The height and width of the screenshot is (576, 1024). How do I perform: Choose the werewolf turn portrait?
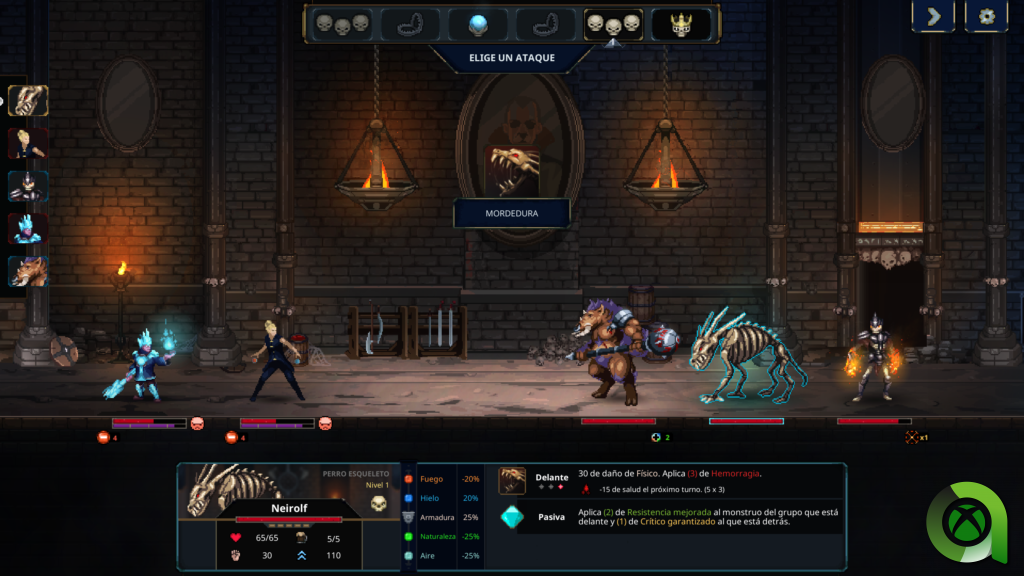coord(28,271)
